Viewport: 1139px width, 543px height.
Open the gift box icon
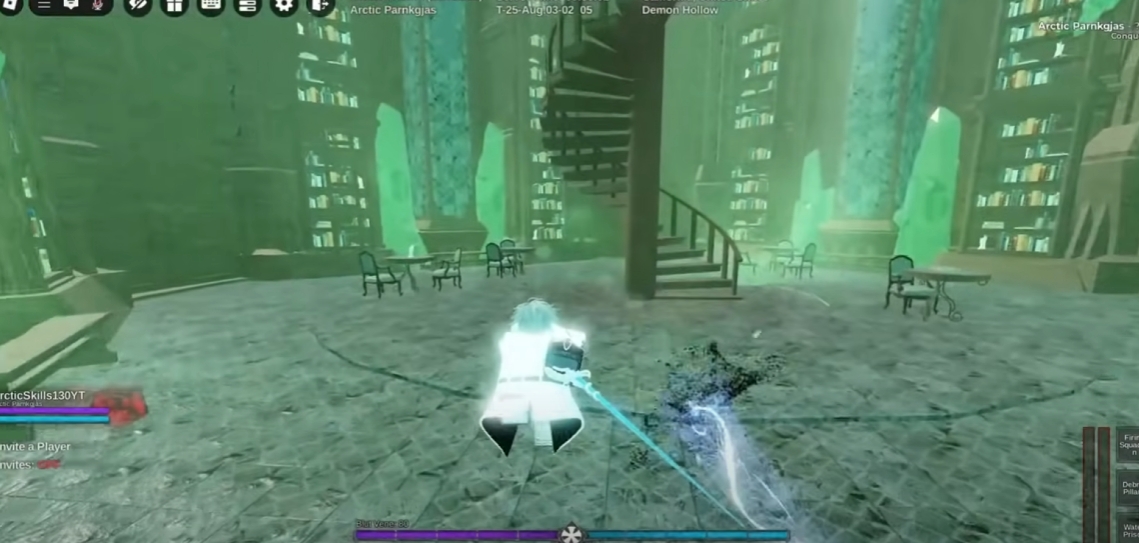pyautogui.click(x=174, y=4)
